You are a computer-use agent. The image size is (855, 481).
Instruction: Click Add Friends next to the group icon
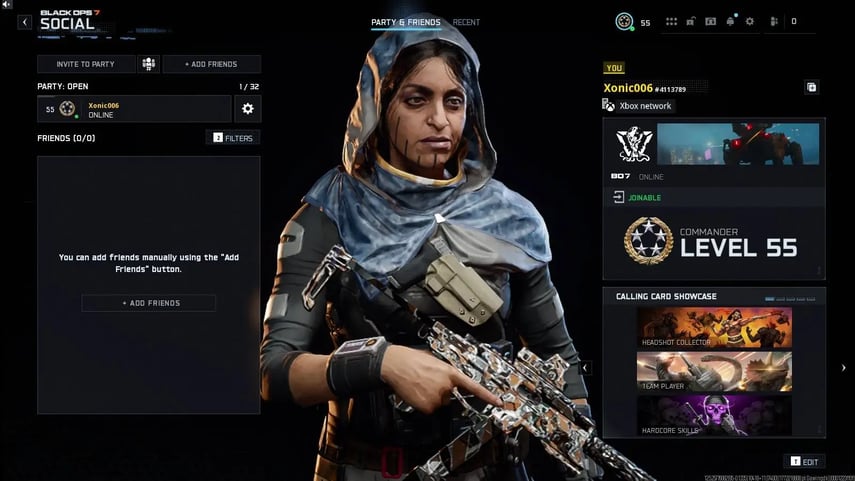click(x=212, y=64)
